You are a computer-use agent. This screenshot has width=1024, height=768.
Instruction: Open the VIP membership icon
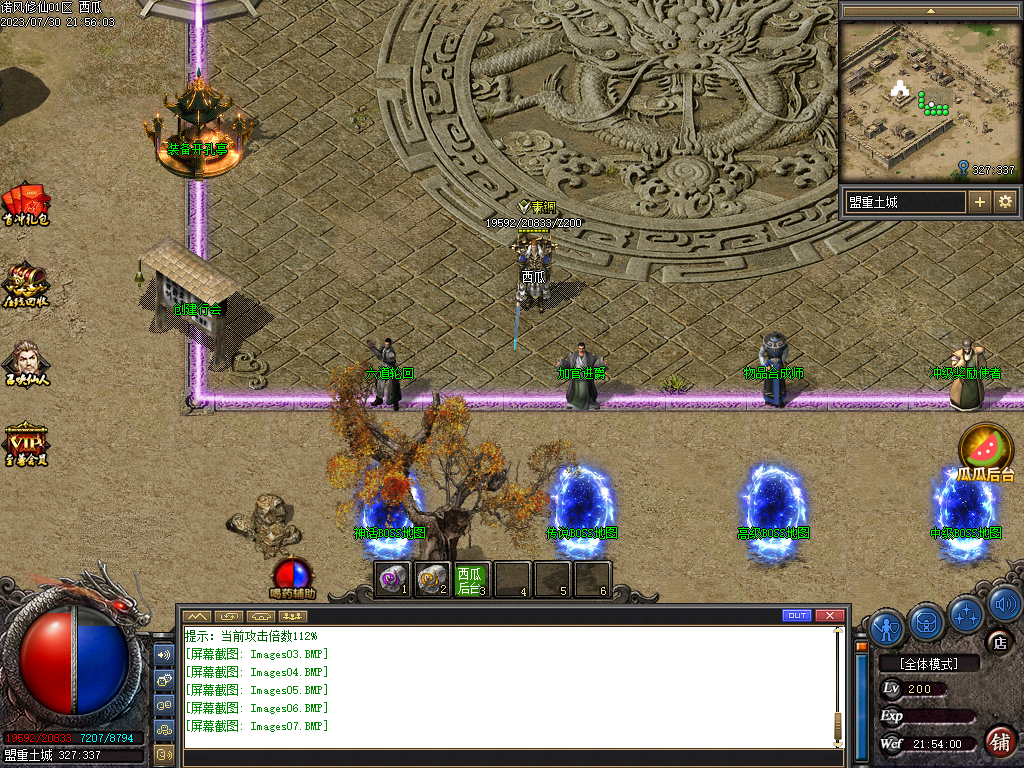[25, 441]
